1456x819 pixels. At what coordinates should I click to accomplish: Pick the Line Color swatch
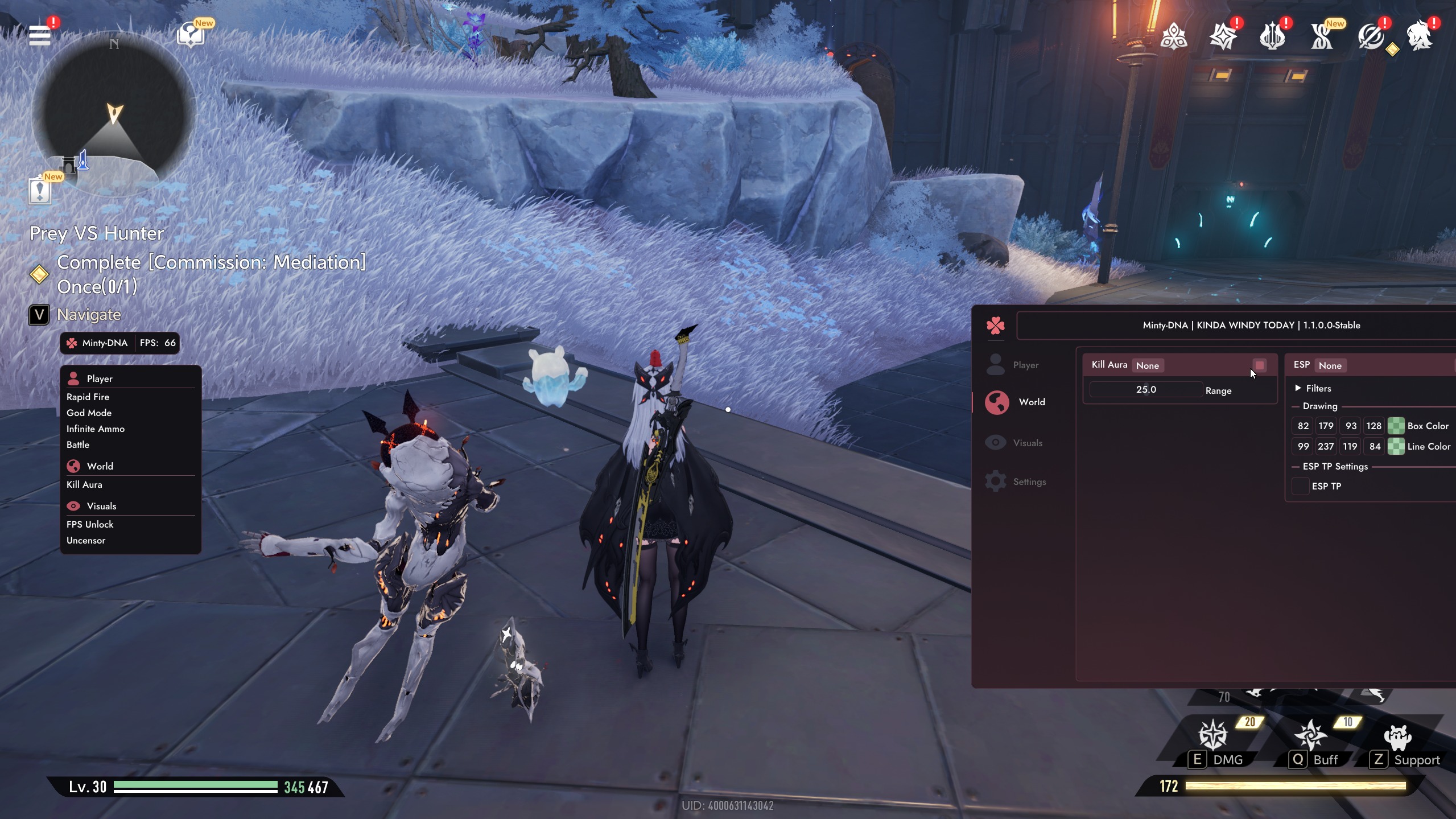pyautogui.click(x=1396, y=446)
